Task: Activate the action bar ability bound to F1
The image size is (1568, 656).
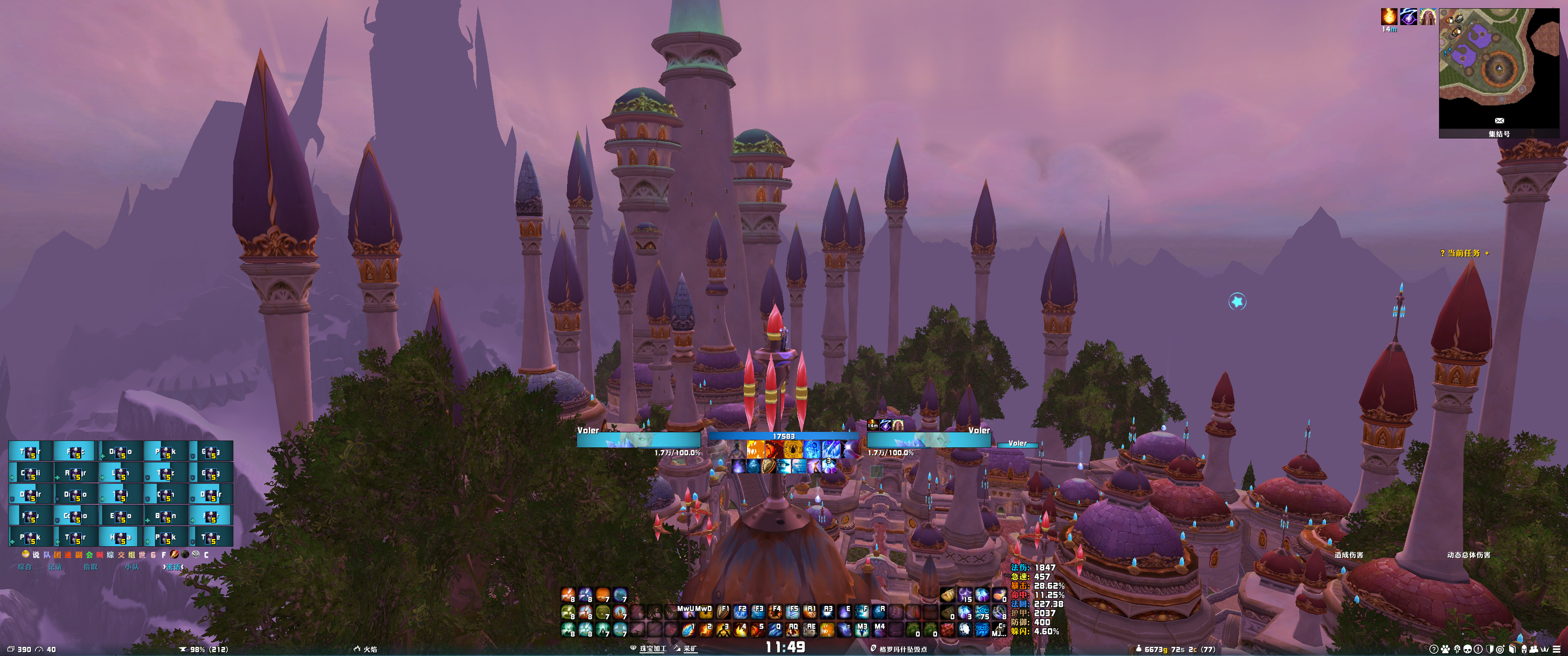Action: coord(723,611)
